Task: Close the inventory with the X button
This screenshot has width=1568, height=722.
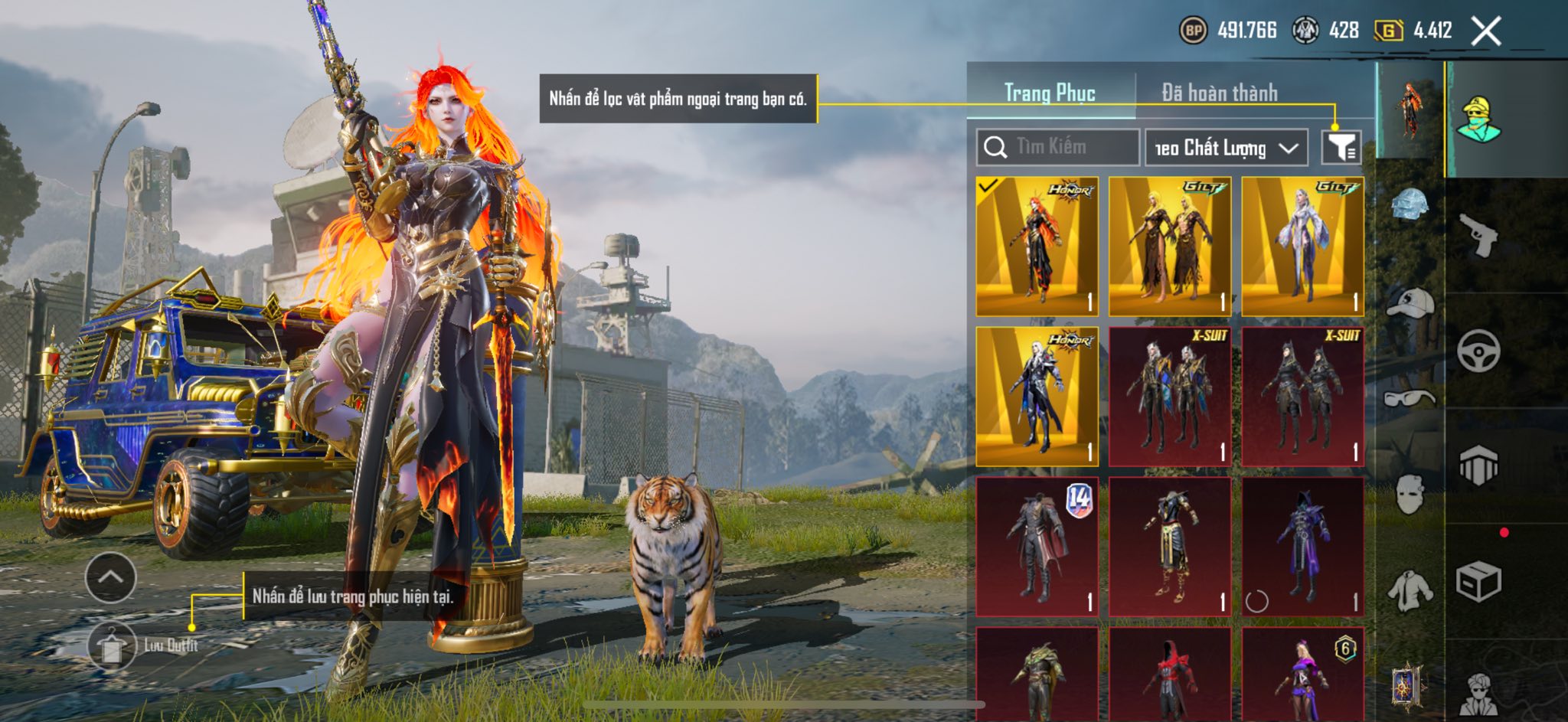Action: tap(1486, 31)
